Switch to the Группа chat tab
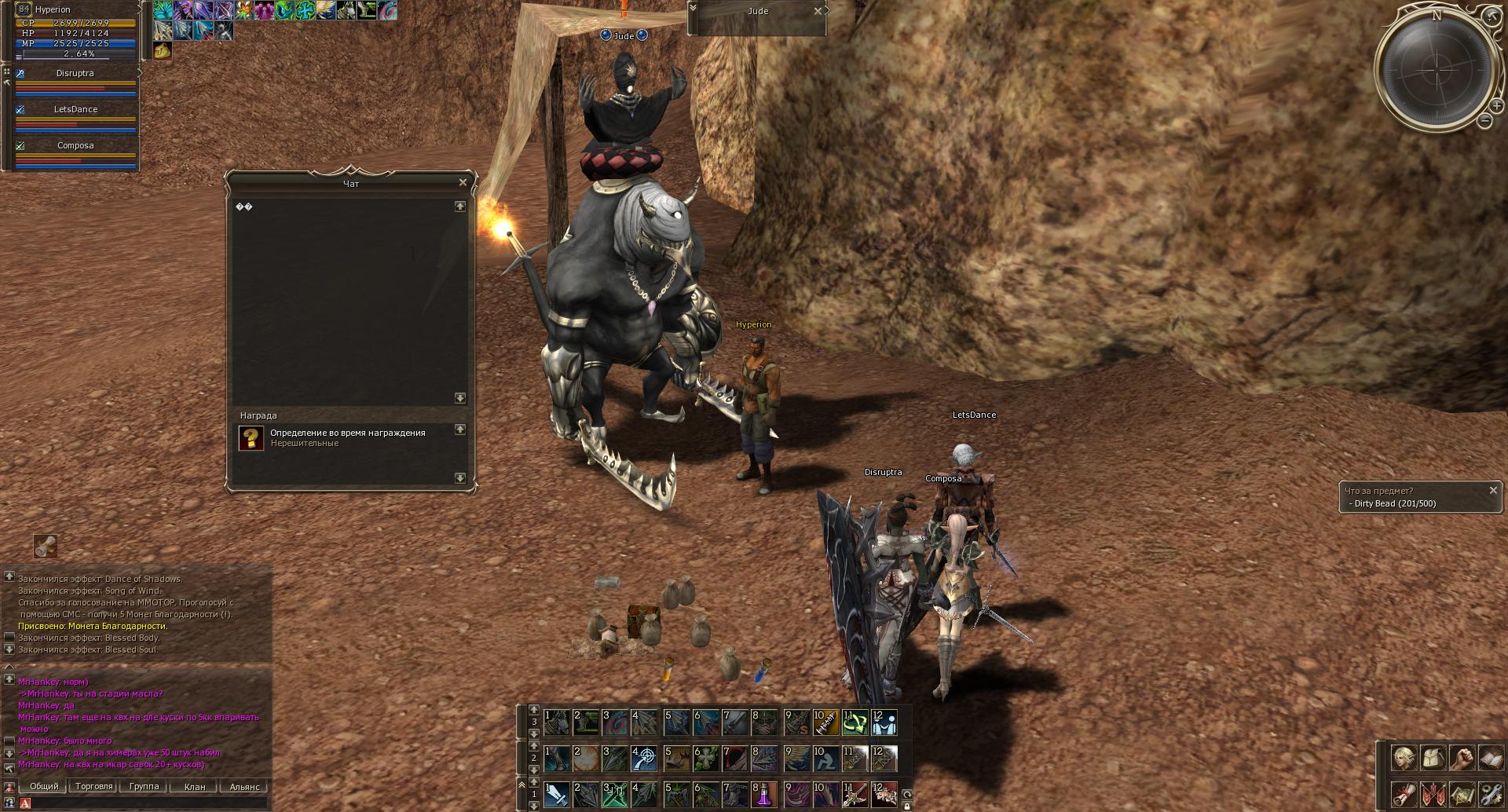 pyautogui.click(x=144, y=786)
